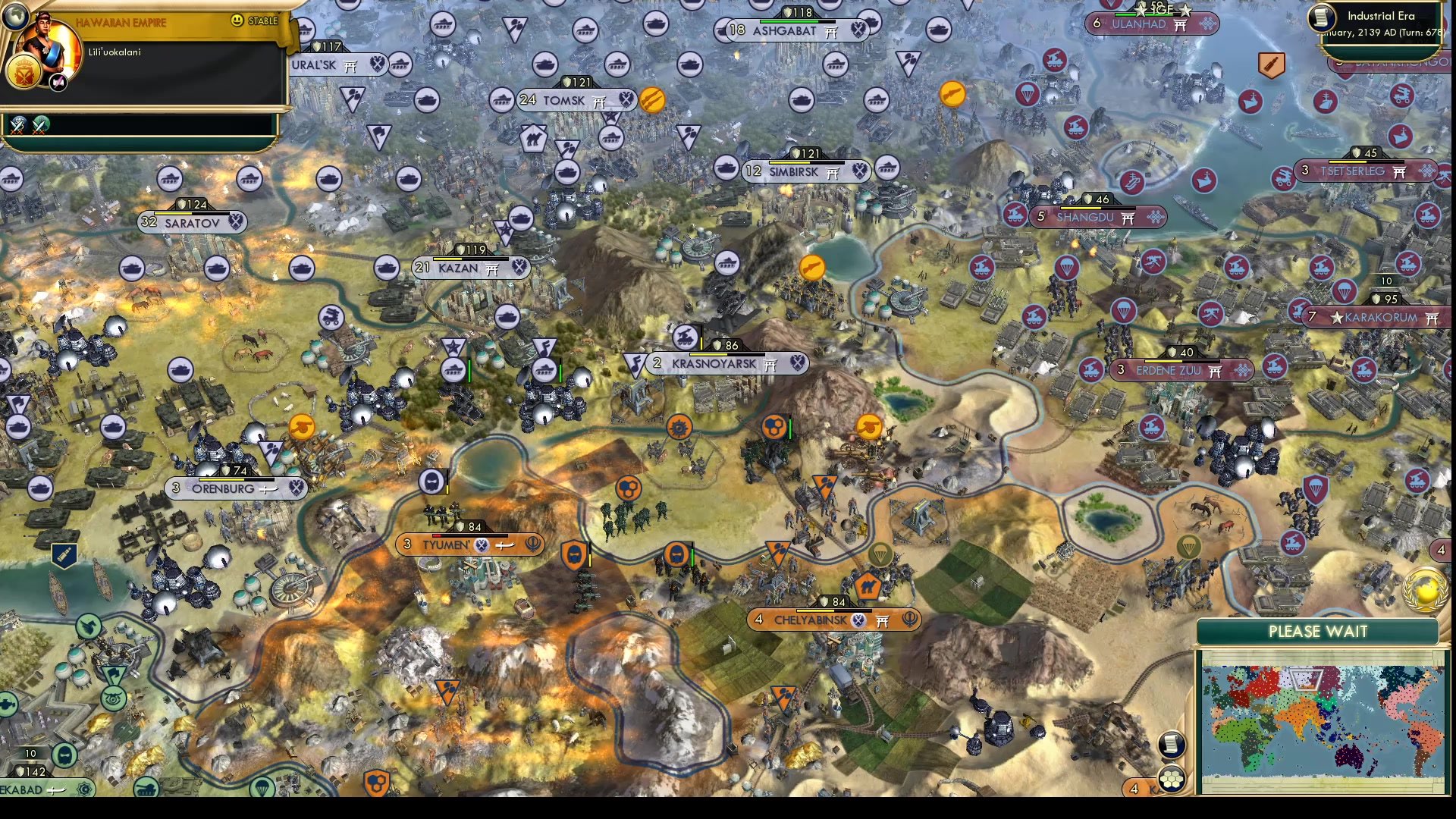Open the notification log scroll icon beside minimap
This screenshot has width=1456, height=819.
click(1171, 744)
